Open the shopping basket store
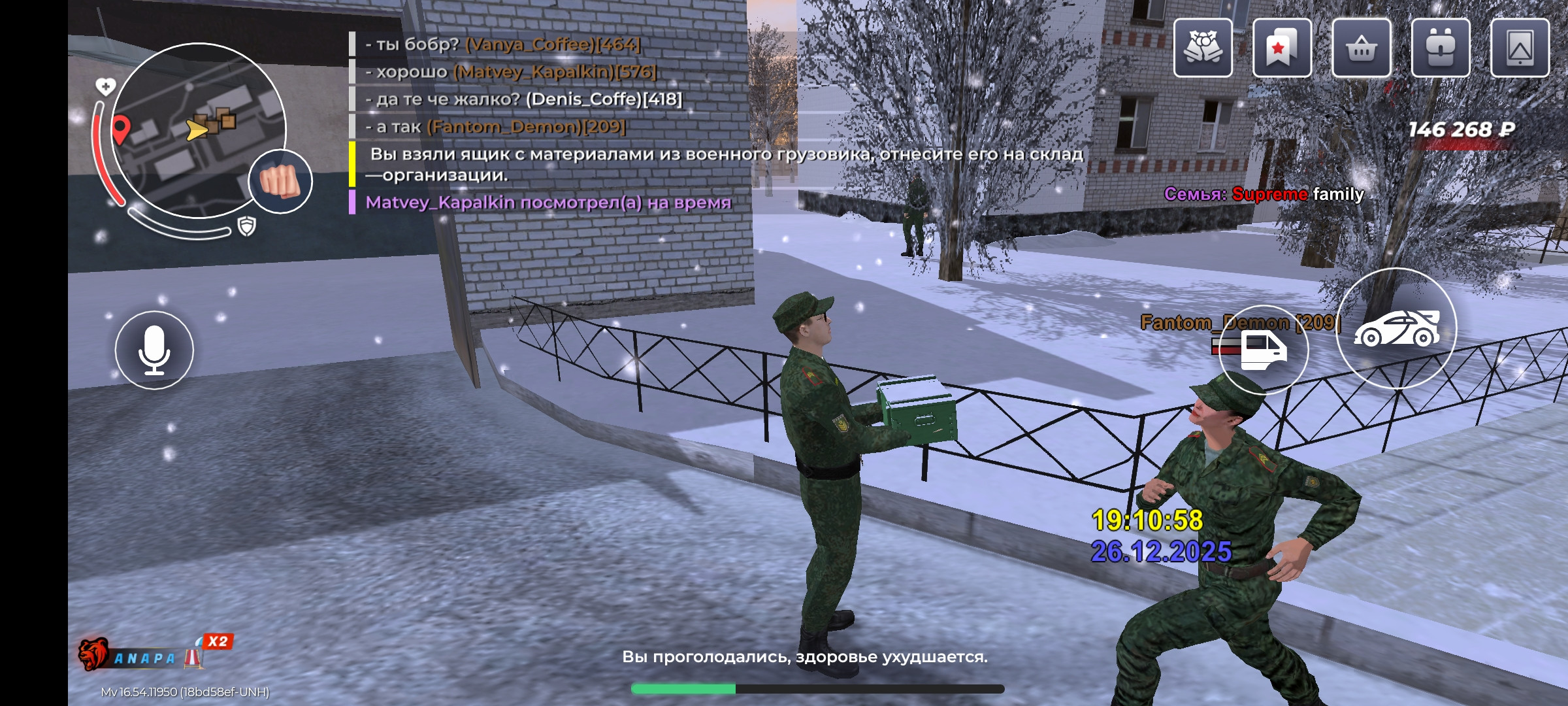This screenshot has height=706, width=1568. click(x=1362, y=48)
